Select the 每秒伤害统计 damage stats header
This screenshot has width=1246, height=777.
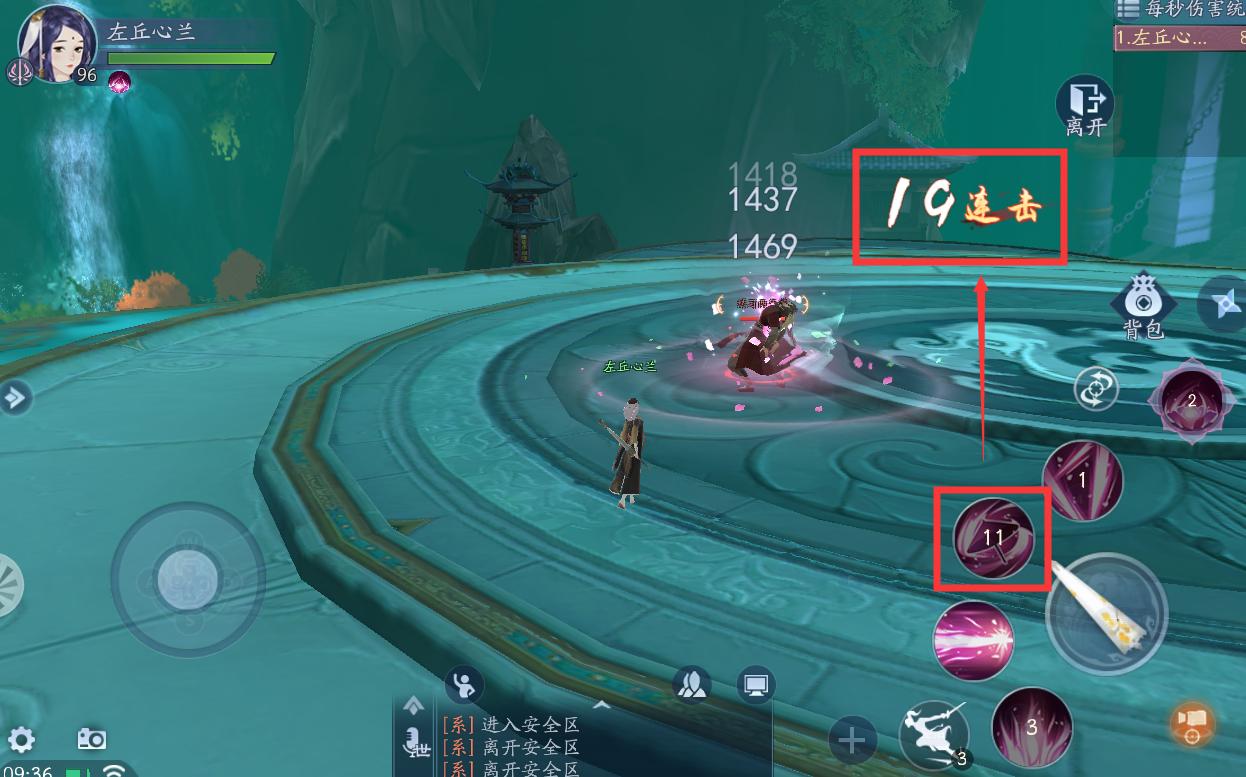[1180, 10]
